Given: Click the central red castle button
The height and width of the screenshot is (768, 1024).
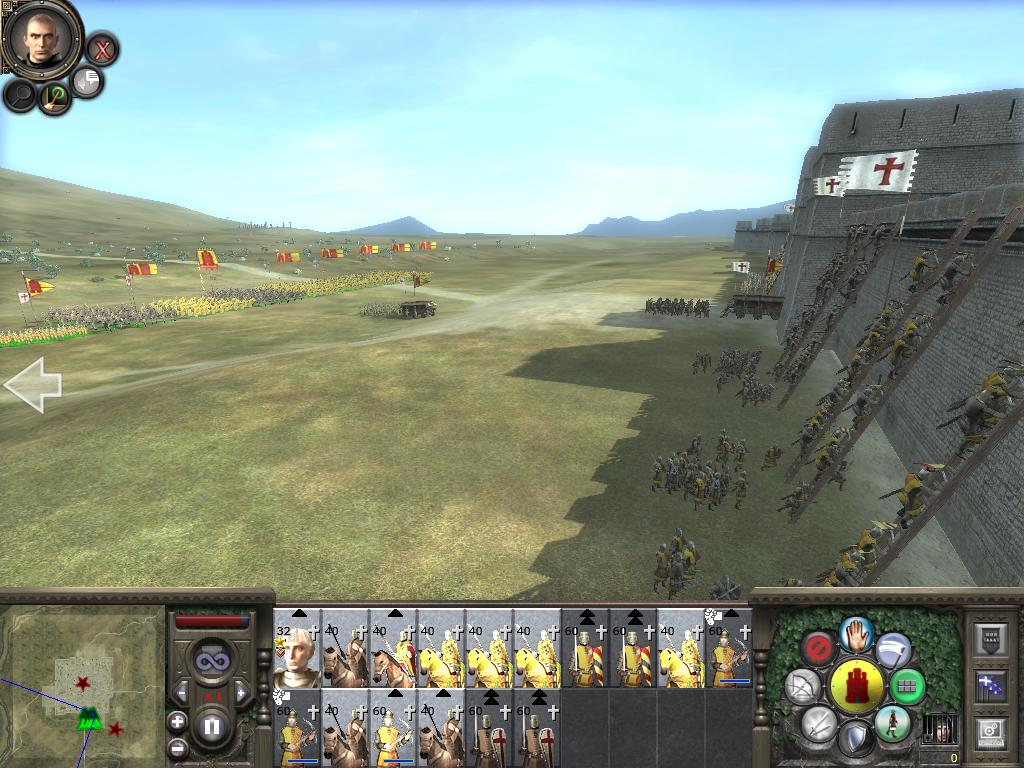Looking at the screenshot, I should coord(856,686).
